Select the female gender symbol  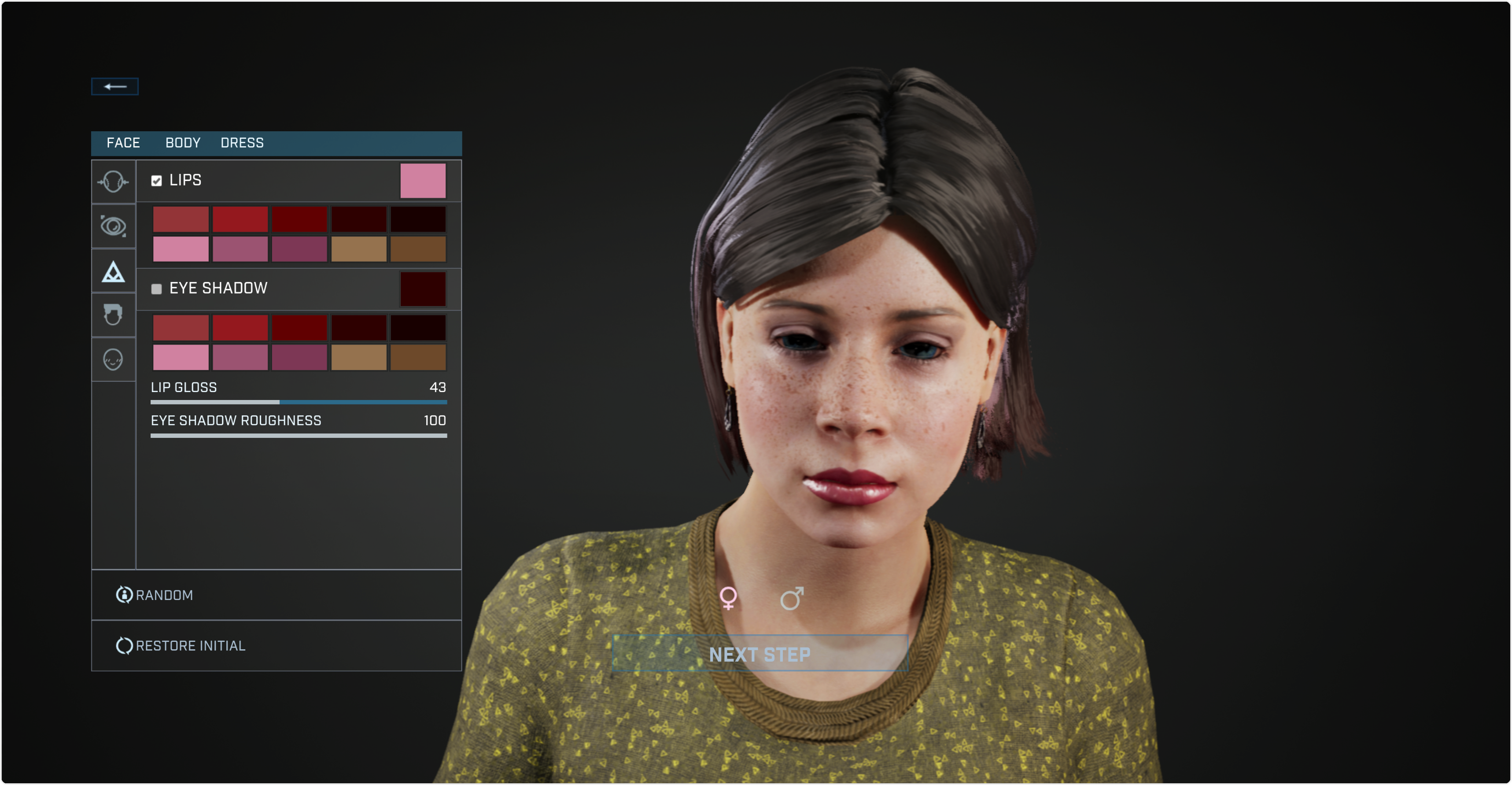[728, 598]
